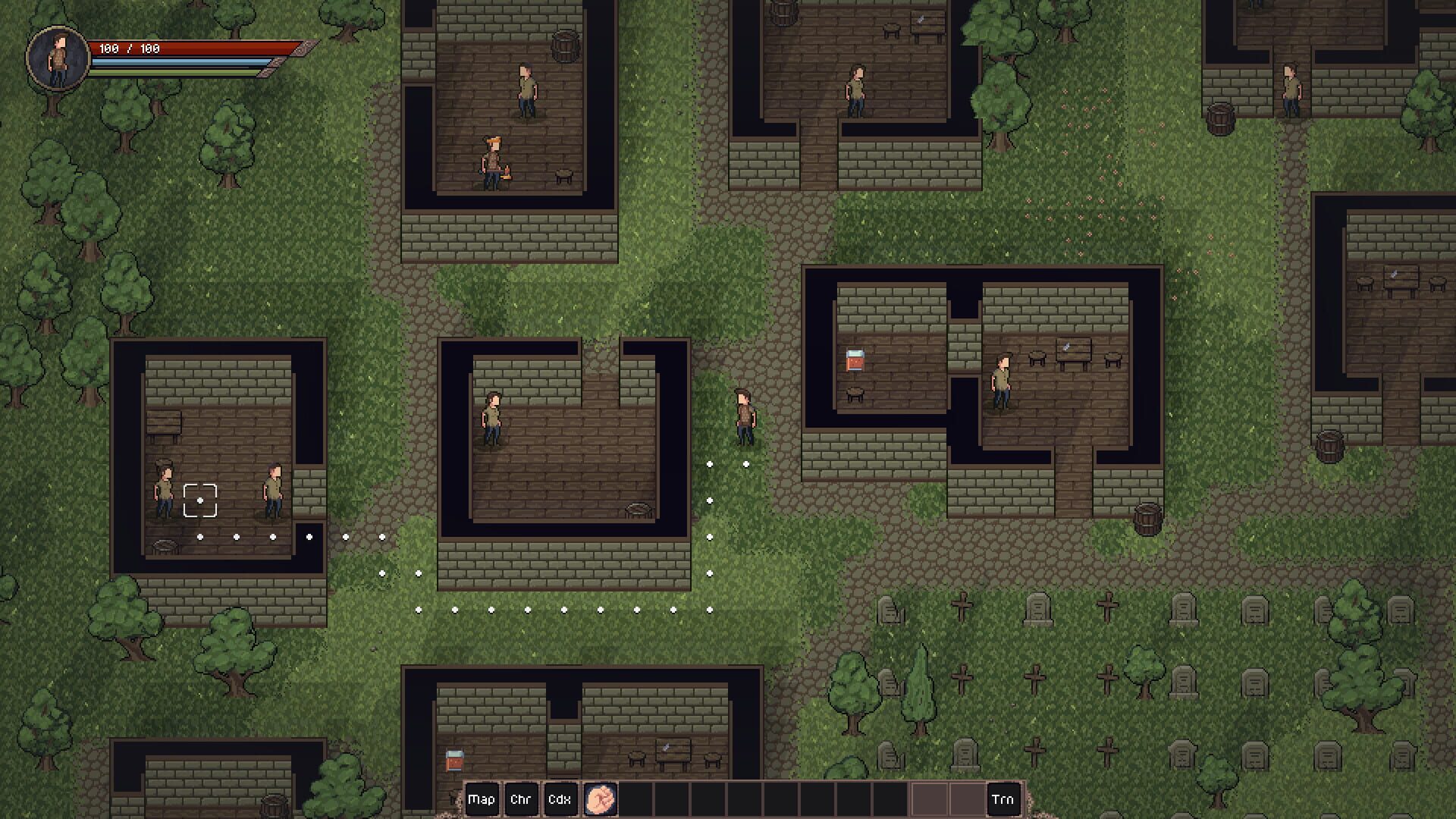
Task: Open the Map panel
Action: 482,799
